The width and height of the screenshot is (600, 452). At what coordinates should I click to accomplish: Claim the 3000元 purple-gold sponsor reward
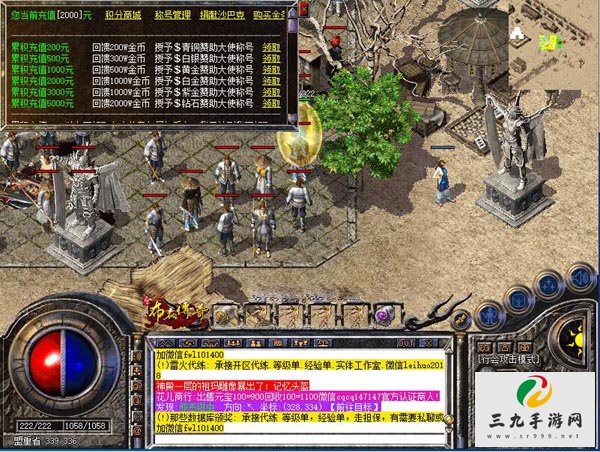271,91
